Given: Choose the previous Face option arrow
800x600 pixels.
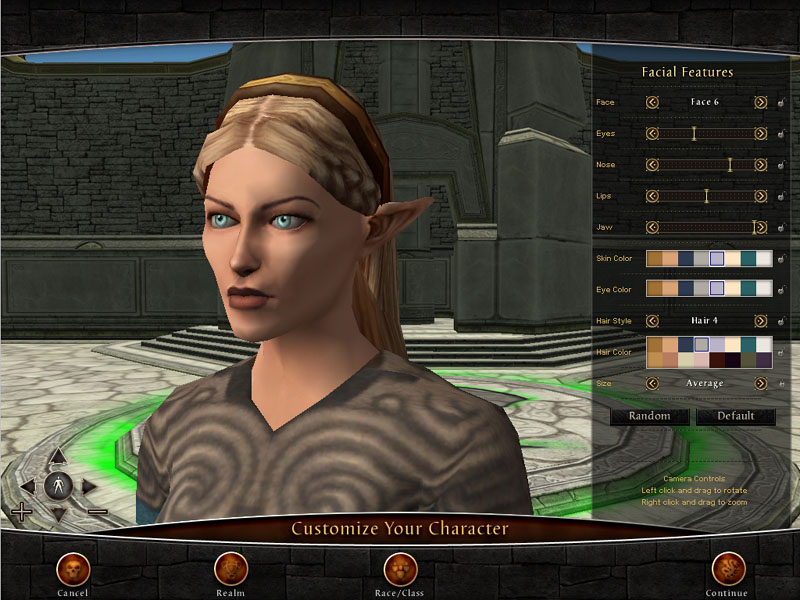Looking at the screenshot, I should (652, 102).
